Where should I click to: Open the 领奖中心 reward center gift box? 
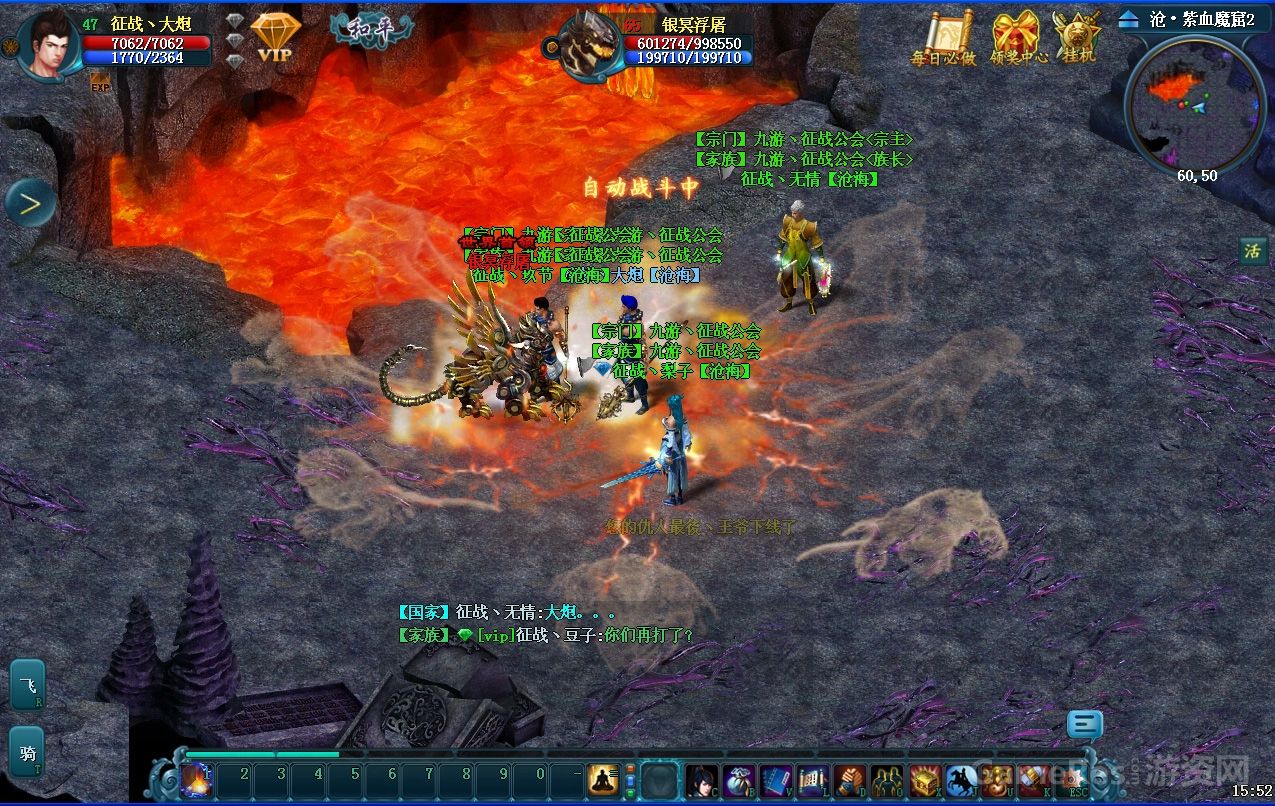1018,38
